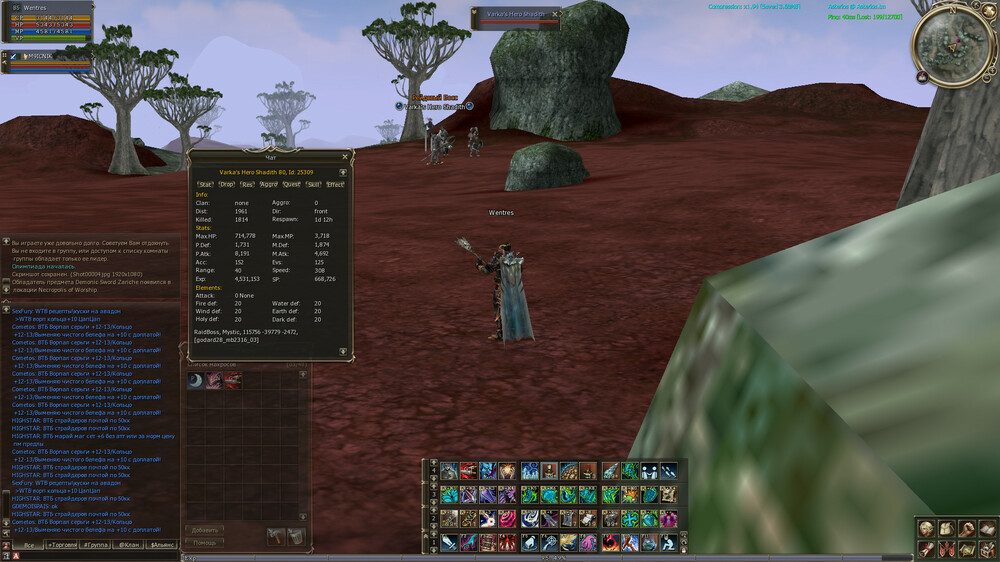Screen dimensions: 1000x562
Task: Click the hammer edit macro button
Action: 275,537
